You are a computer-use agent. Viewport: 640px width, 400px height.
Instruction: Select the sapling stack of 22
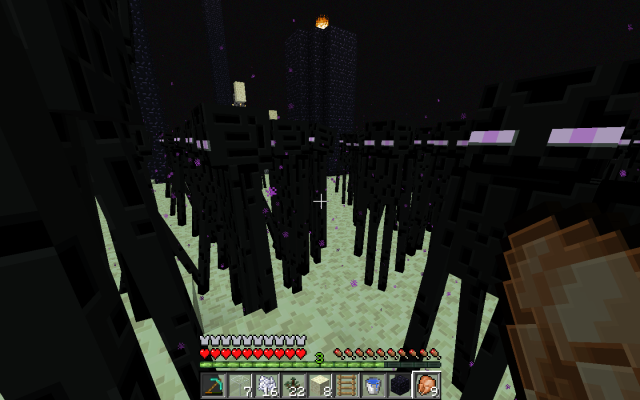click(x=293, y=385)
